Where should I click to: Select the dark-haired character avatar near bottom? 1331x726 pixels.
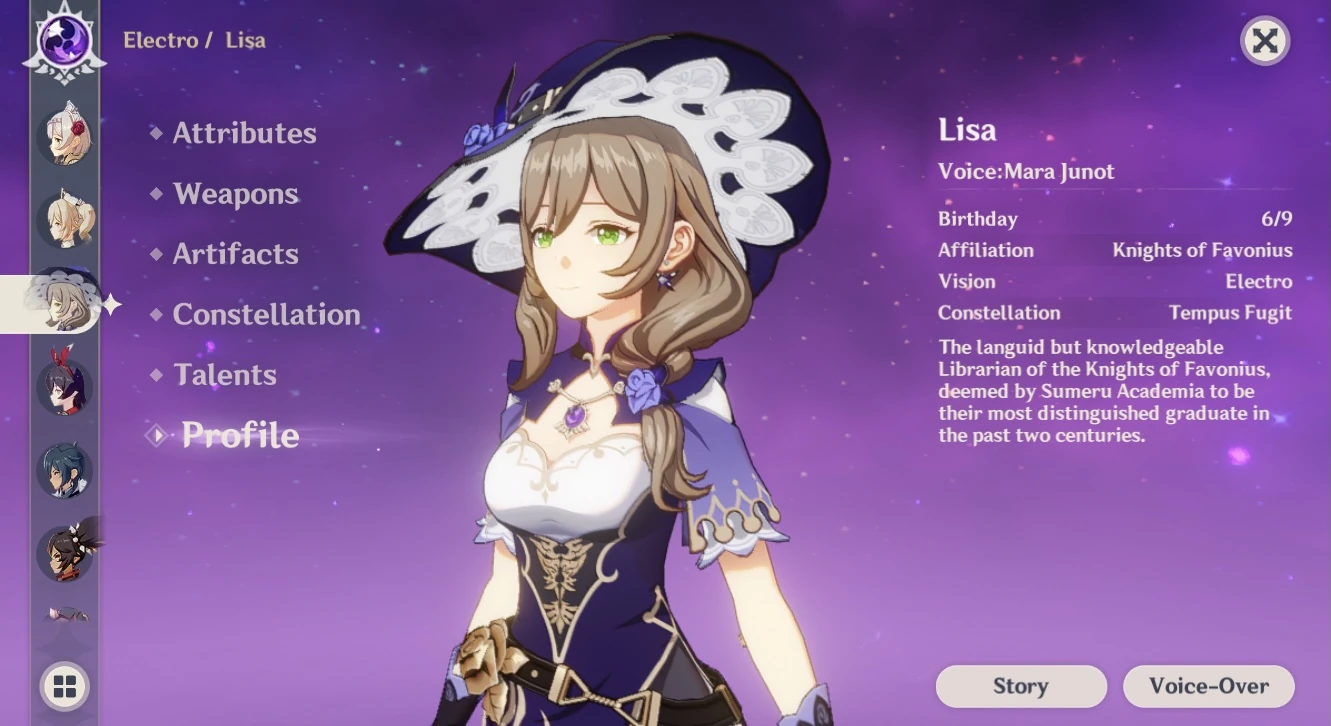click(64, 550)
